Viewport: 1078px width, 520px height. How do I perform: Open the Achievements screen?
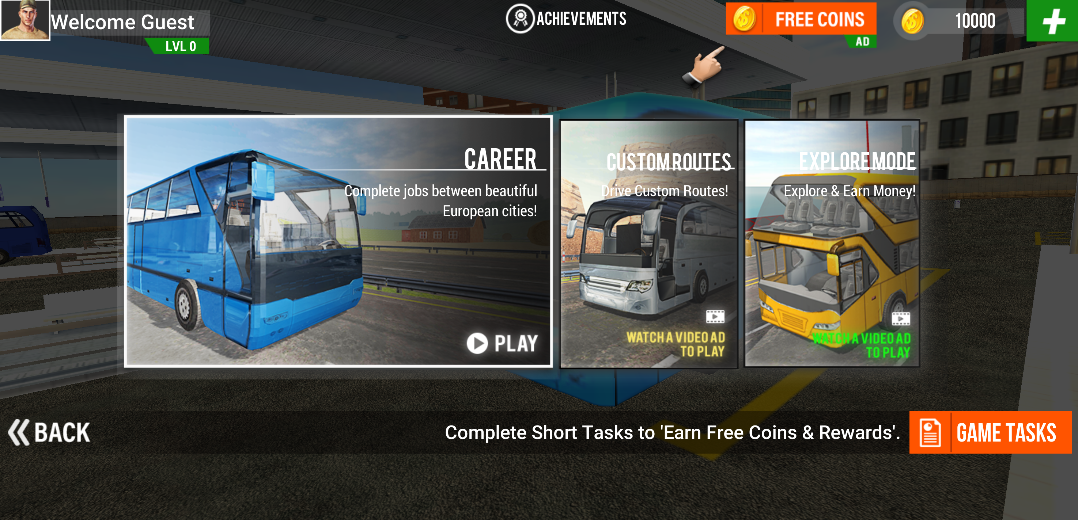(x=567, y=18)
